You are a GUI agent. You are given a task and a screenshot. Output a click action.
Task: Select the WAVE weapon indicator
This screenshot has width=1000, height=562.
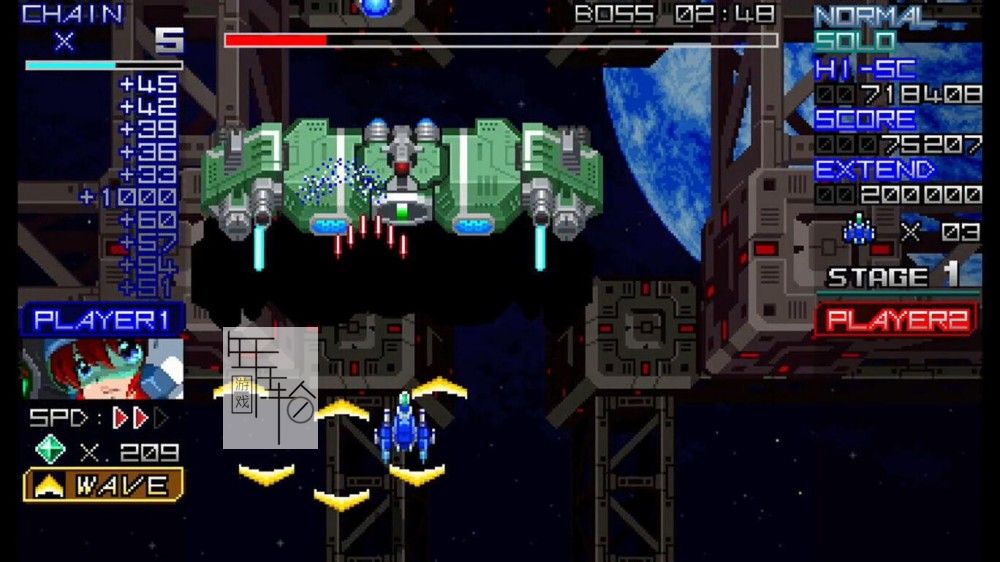point(103,486)
